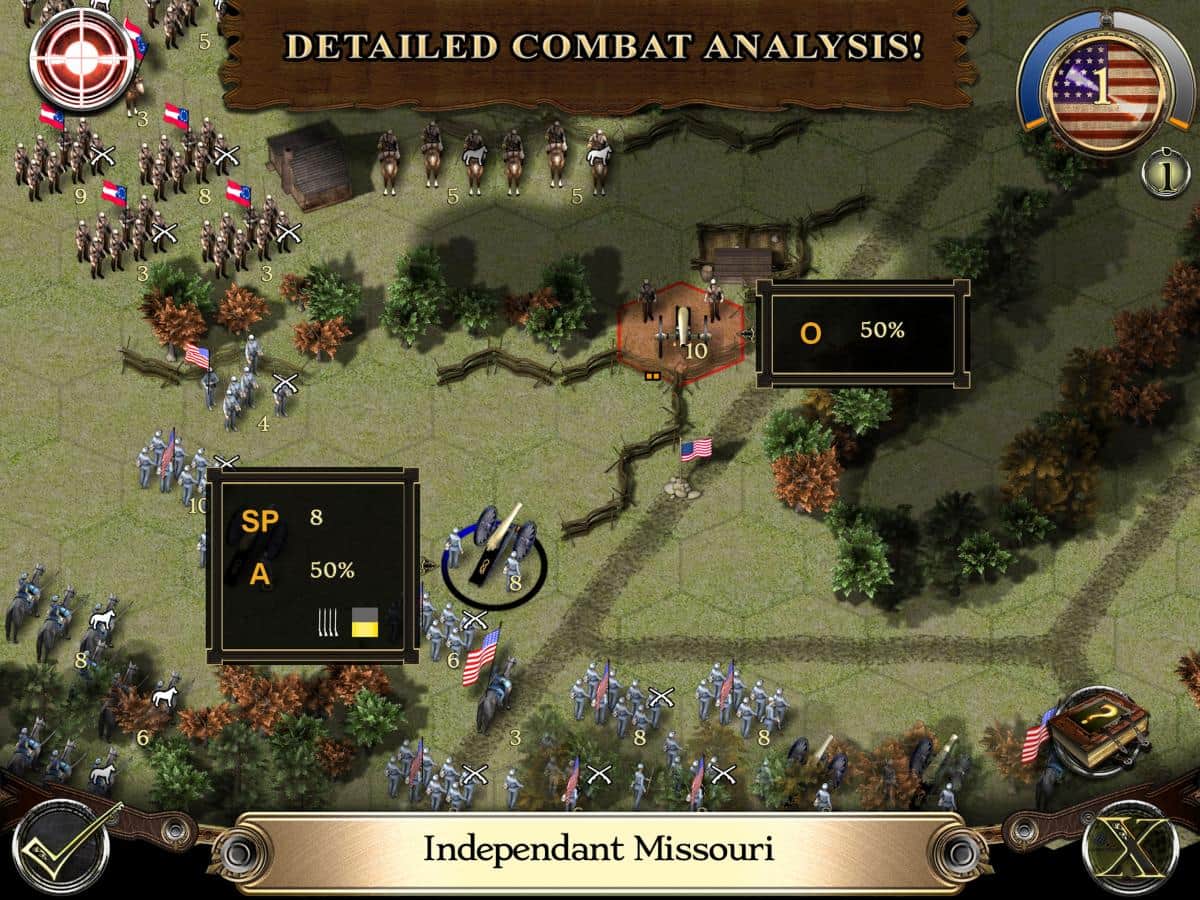Target the highlighted Confederate artillery hex
This screenshot has width=1200, height=900.
point(680,333)
